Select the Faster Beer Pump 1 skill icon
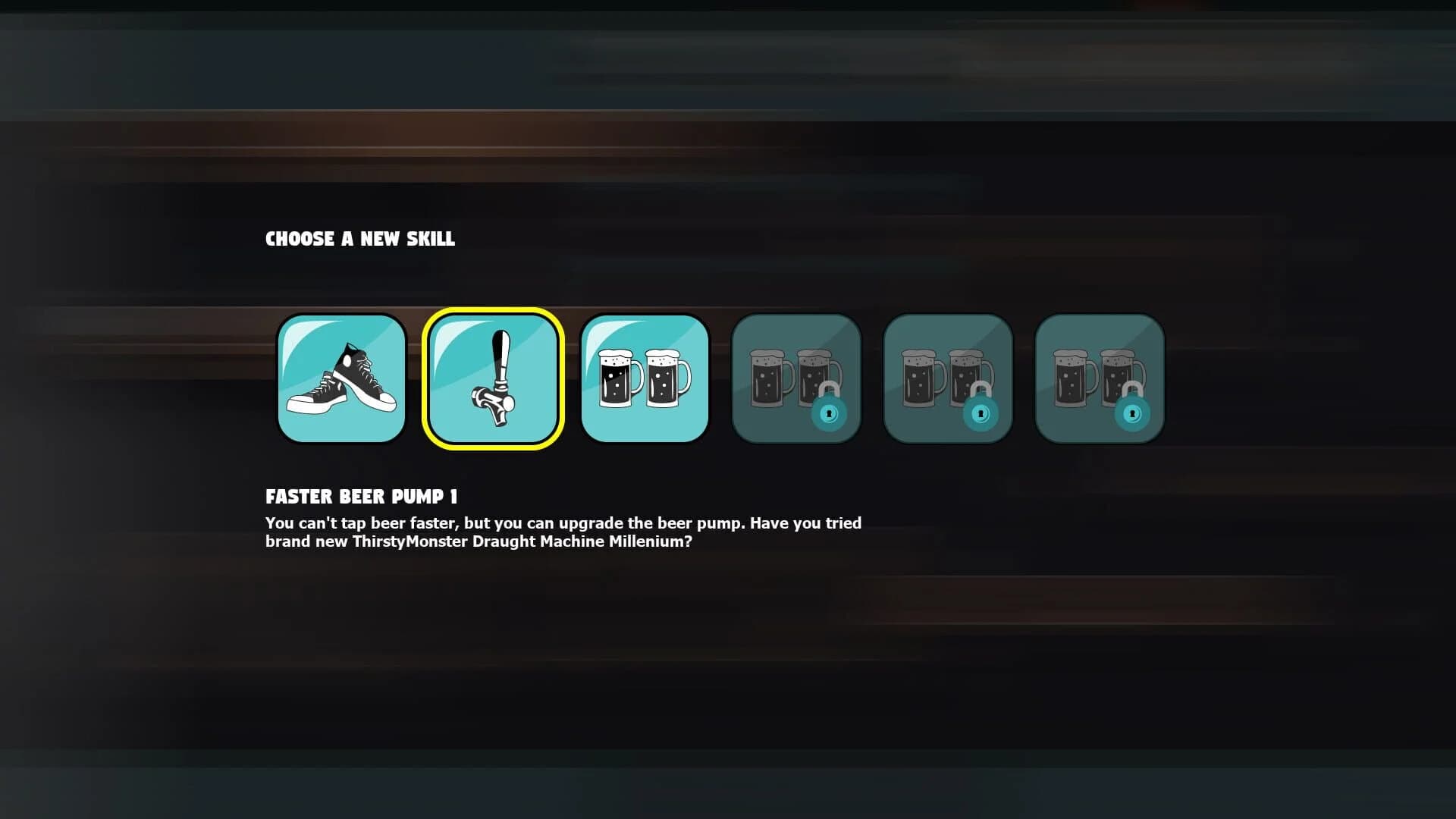Image resolution: width=1456 pixels, height=819 pixels. 493,378
